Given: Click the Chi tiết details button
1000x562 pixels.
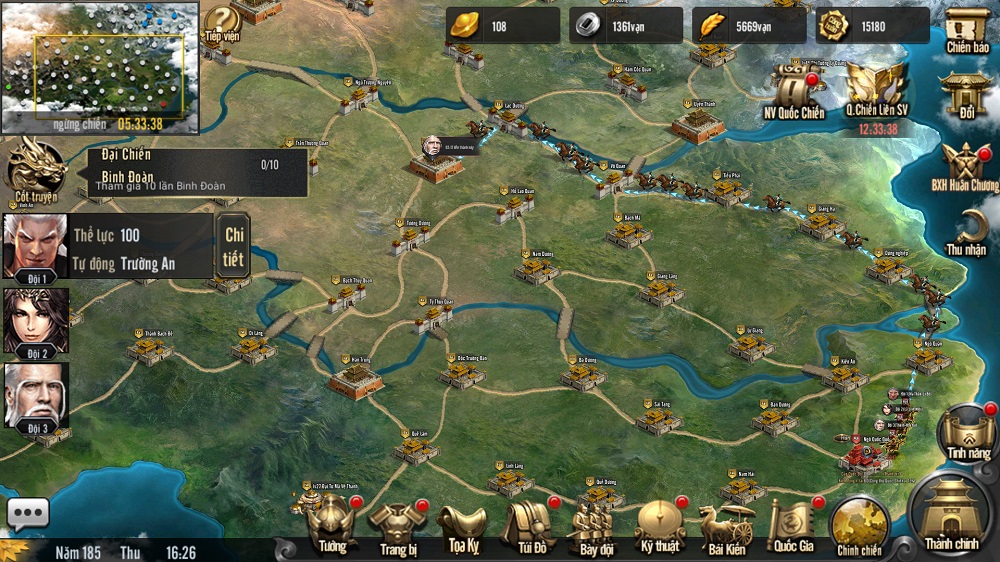Looking at the screenshot, I should point(233,246).
